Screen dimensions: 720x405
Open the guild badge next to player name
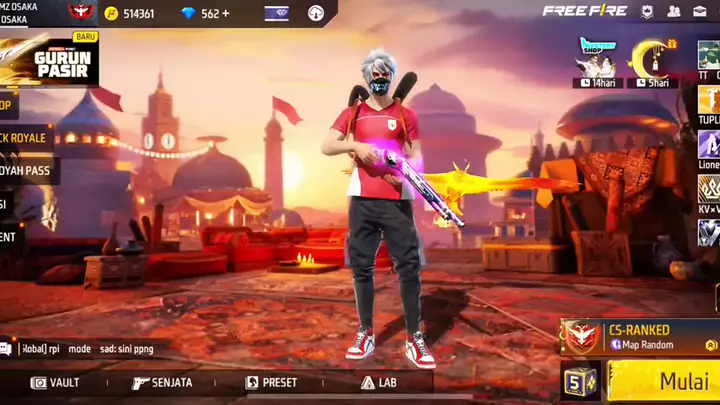click(81, 13)
